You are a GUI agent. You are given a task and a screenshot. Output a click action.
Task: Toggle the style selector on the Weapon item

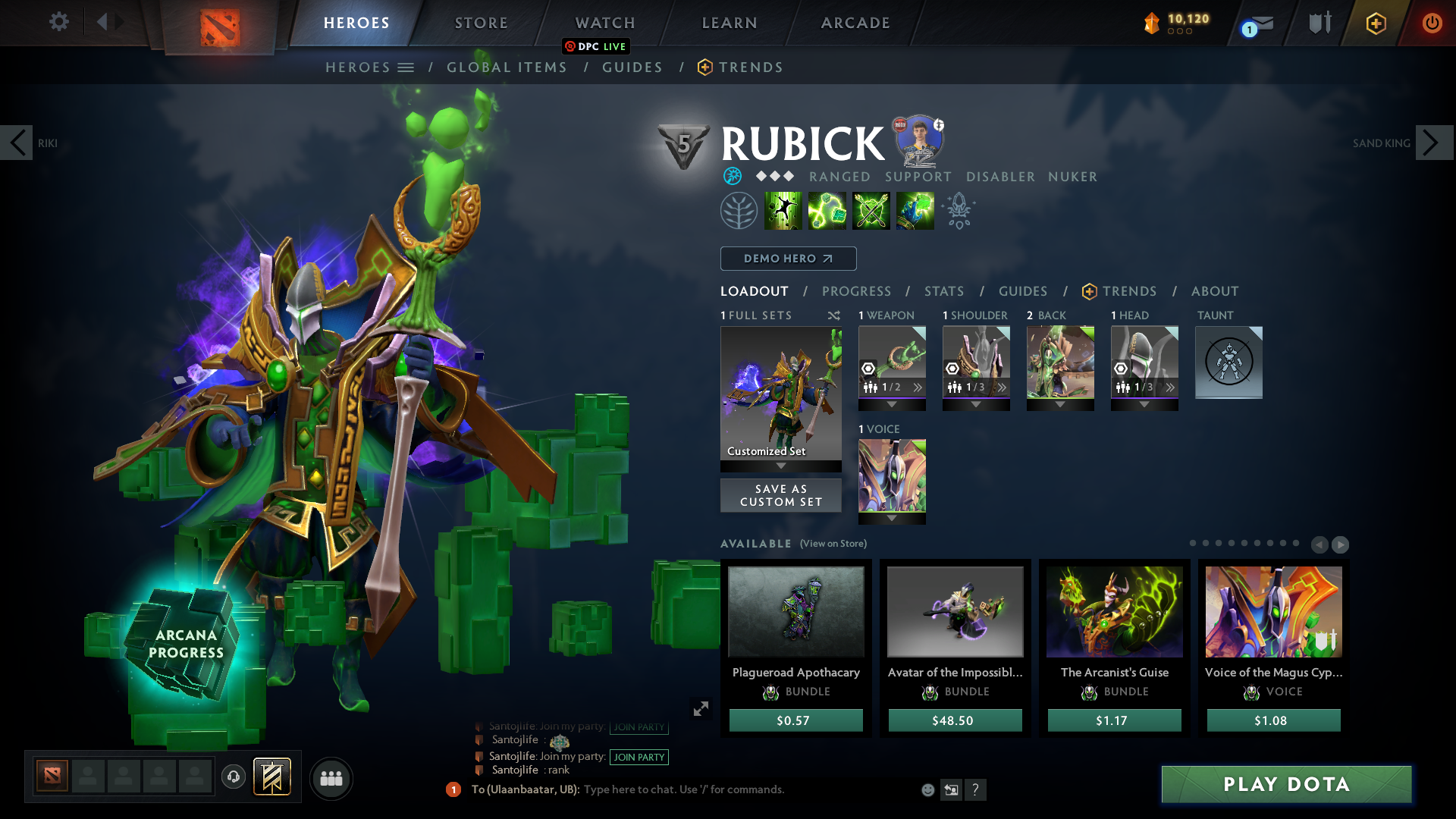(868, 369)
